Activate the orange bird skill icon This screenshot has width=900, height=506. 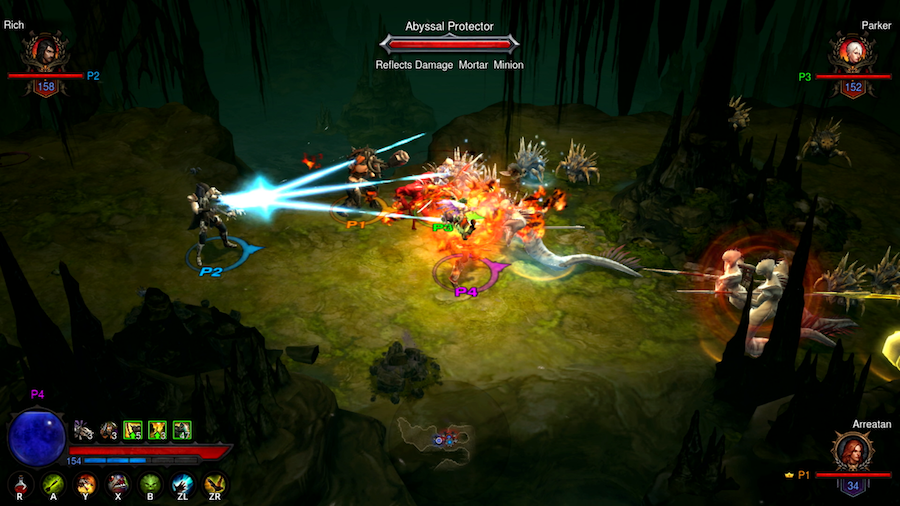(x=215, y=486)
